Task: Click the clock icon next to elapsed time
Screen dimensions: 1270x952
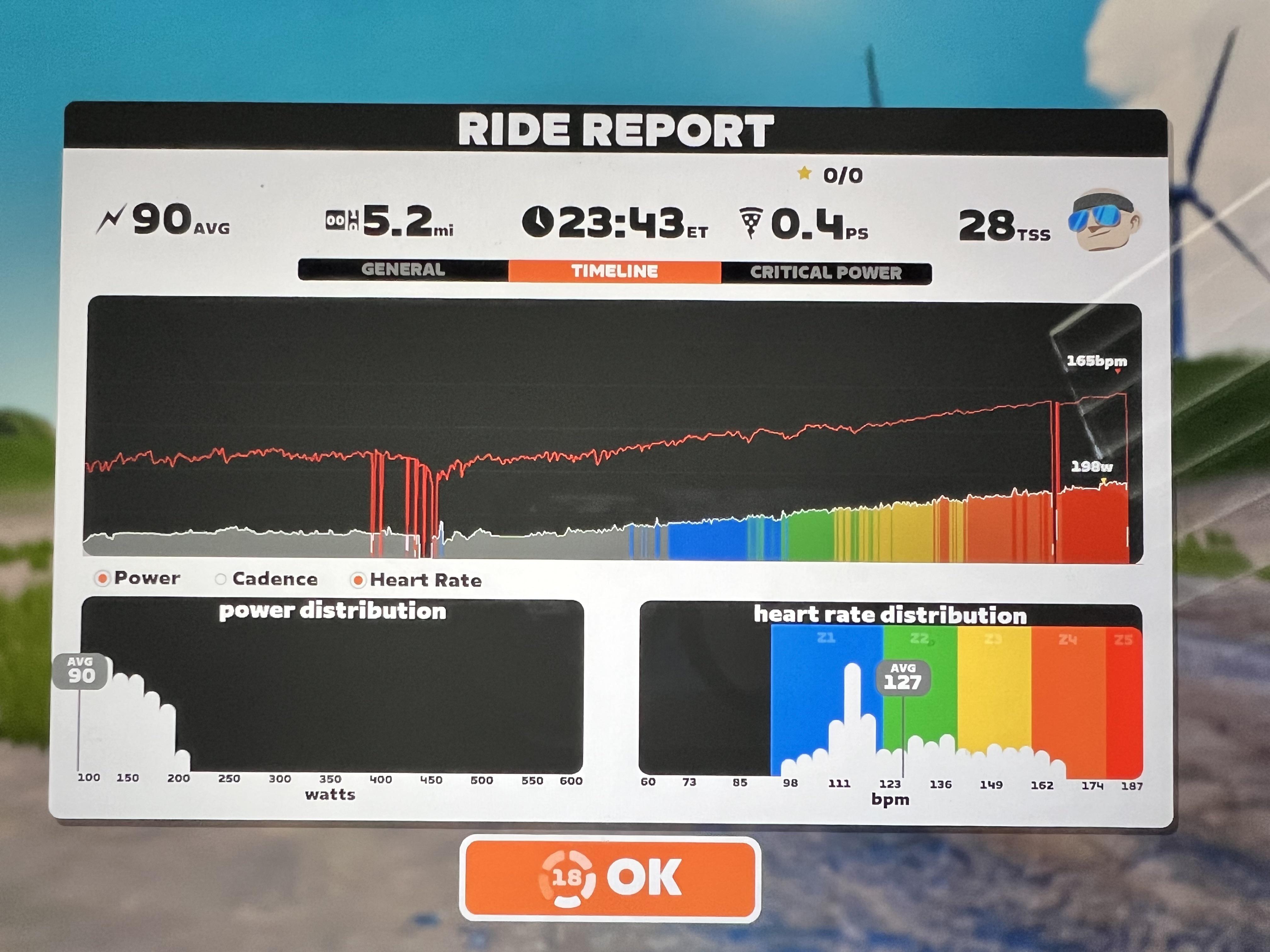Action: click(x=537, y=221)
